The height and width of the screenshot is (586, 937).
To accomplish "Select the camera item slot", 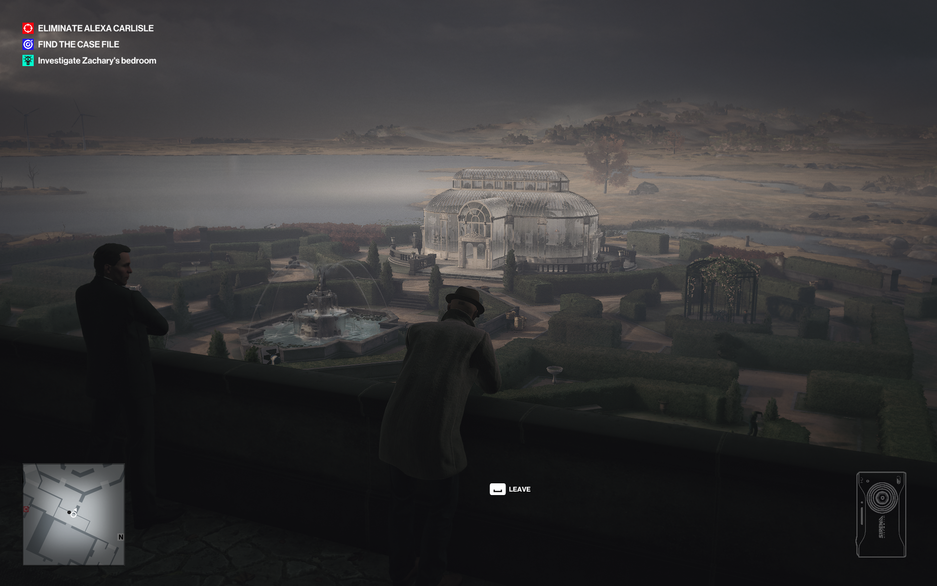I will (x=881, y=514).
